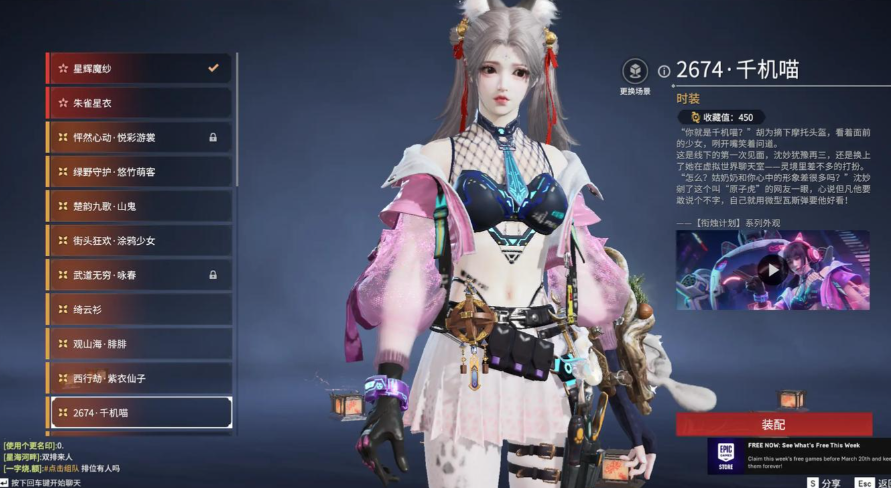Screen dimensions: 891x488
Task: Select the 2674·千机喵 outfit entry
Action: (x=141, y=412)
